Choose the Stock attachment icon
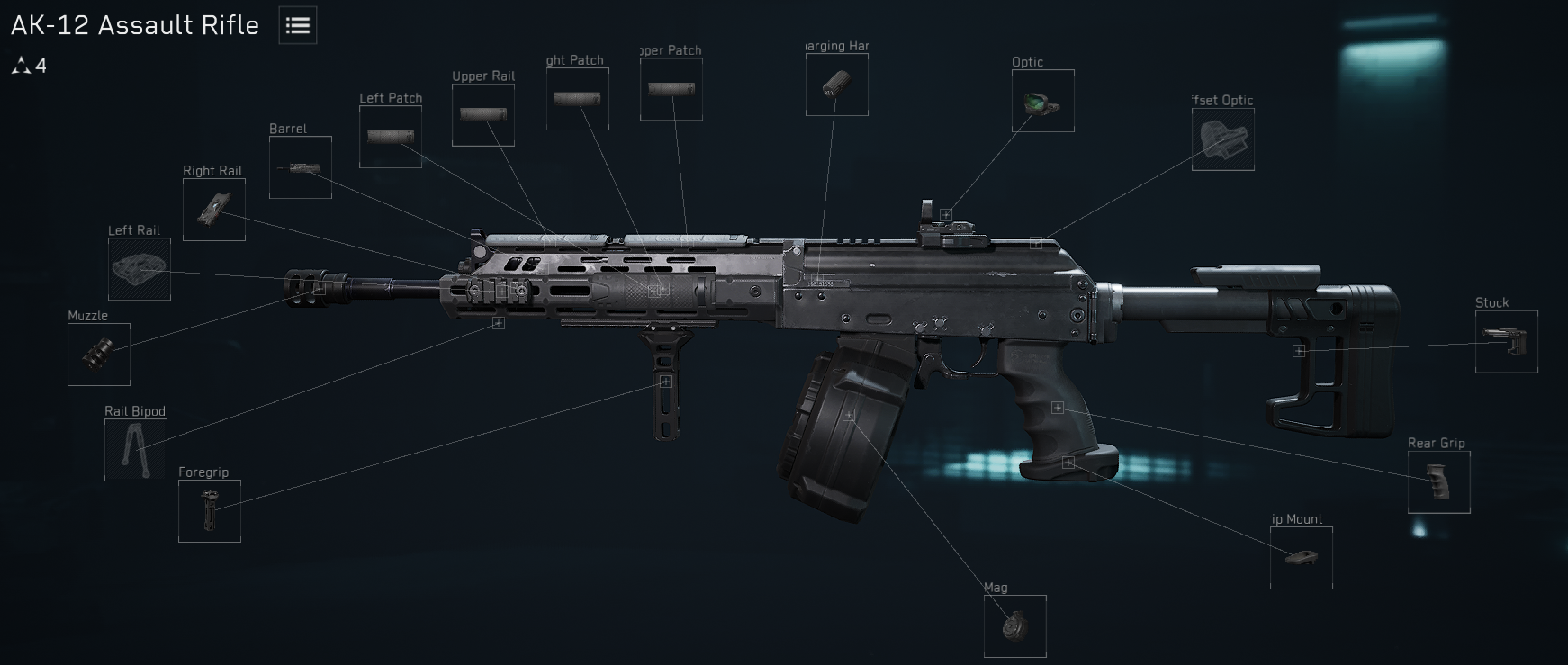This screenshot has width=1568, height=665. tap(1506, 342)
